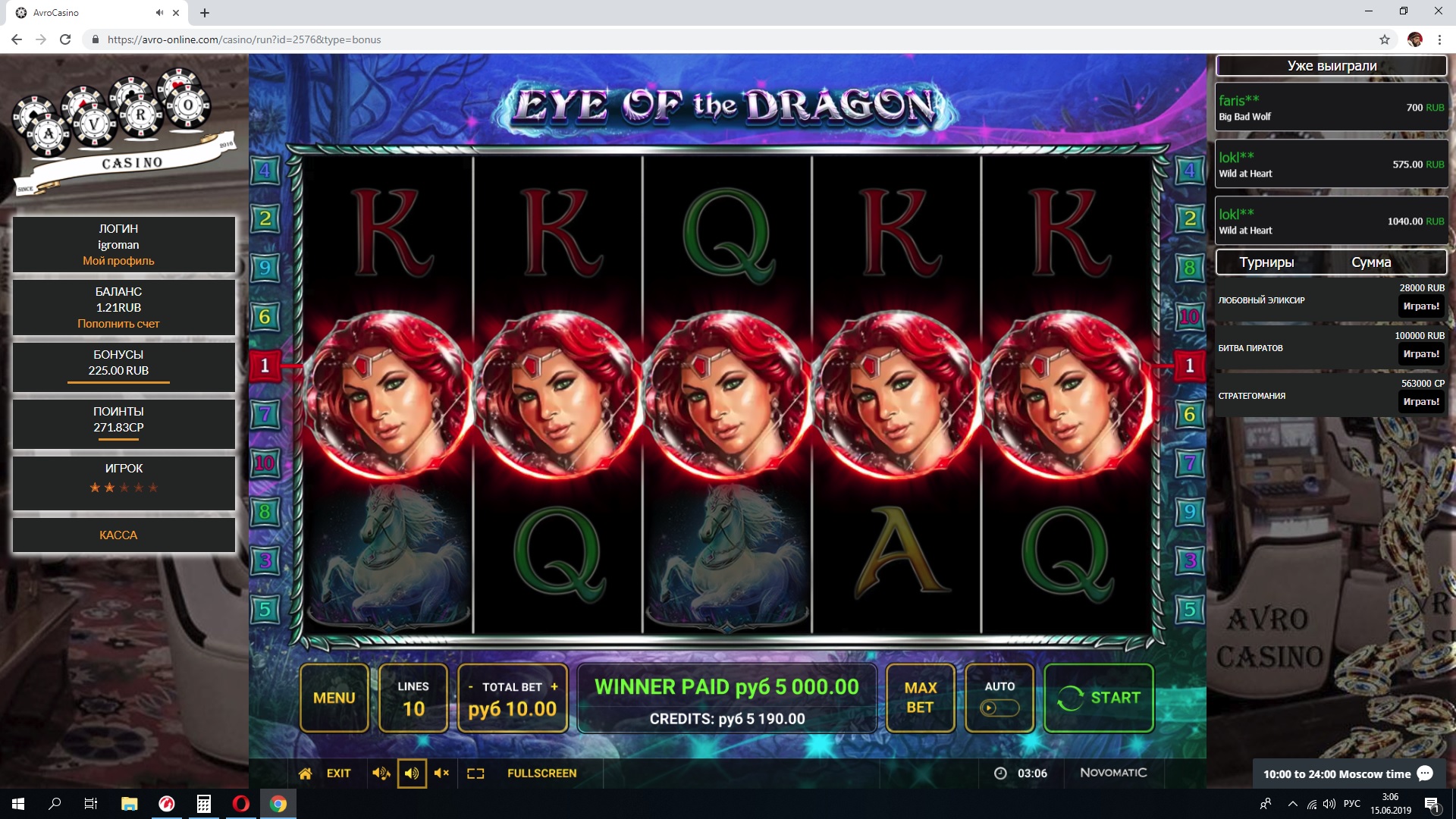Spin the reels with START
The height and width of the screenshot is (819, 1456).
1098,698
